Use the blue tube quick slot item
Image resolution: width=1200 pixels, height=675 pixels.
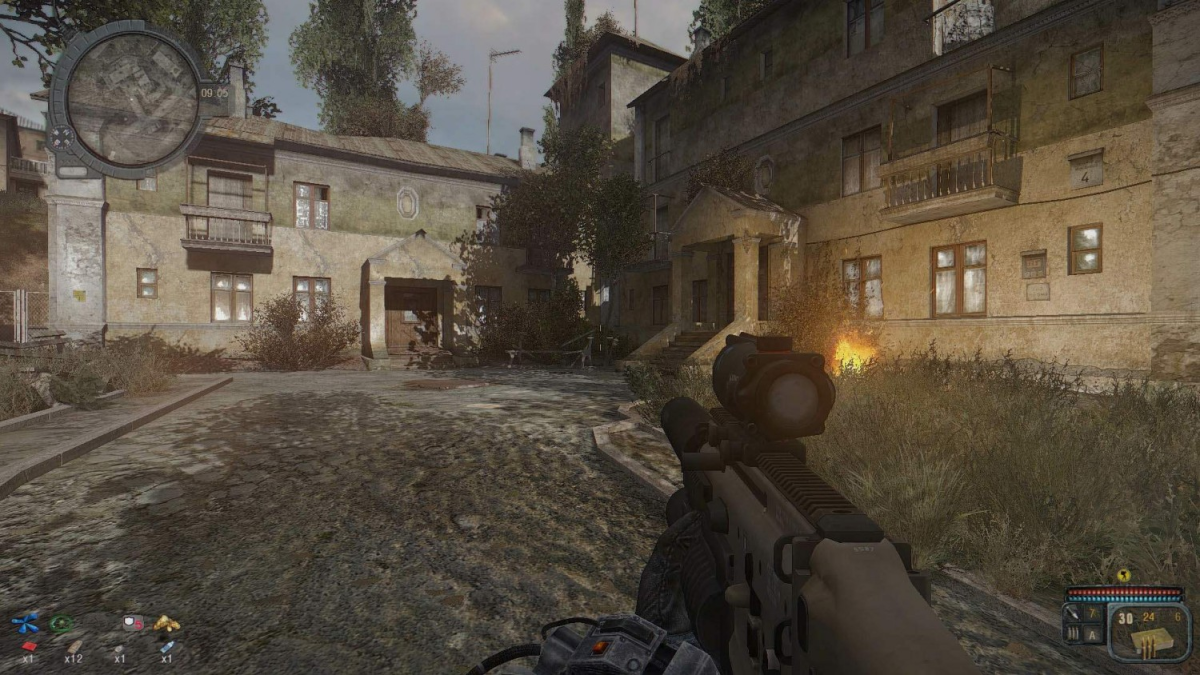pyautogui.click(x=166, y=646)
